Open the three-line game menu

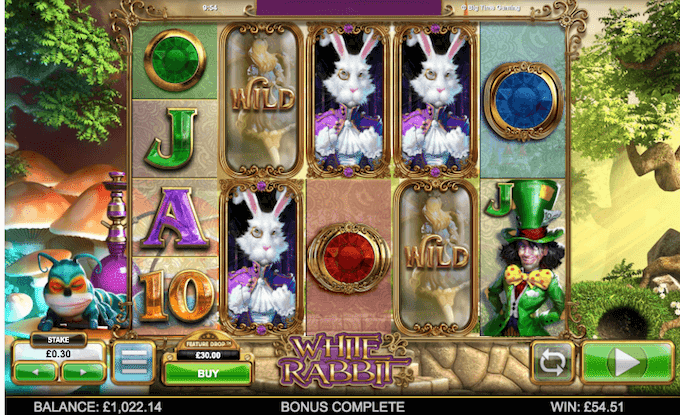click(x=132, y=362)
